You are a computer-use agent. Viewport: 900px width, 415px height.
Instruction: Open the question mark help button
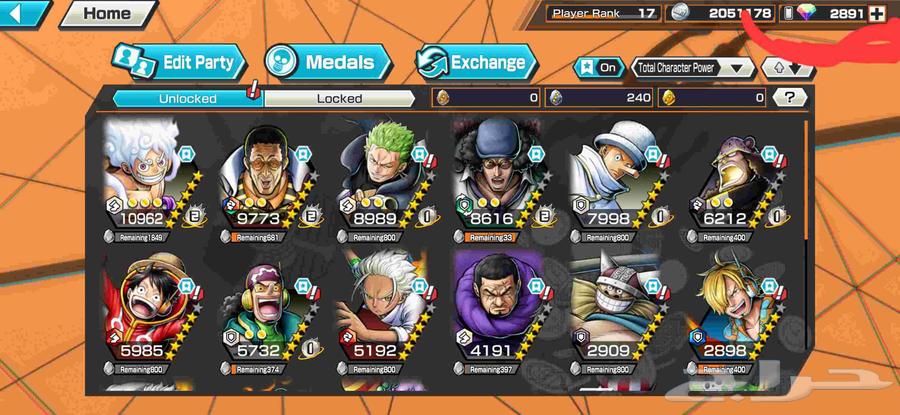coord(790,97)
